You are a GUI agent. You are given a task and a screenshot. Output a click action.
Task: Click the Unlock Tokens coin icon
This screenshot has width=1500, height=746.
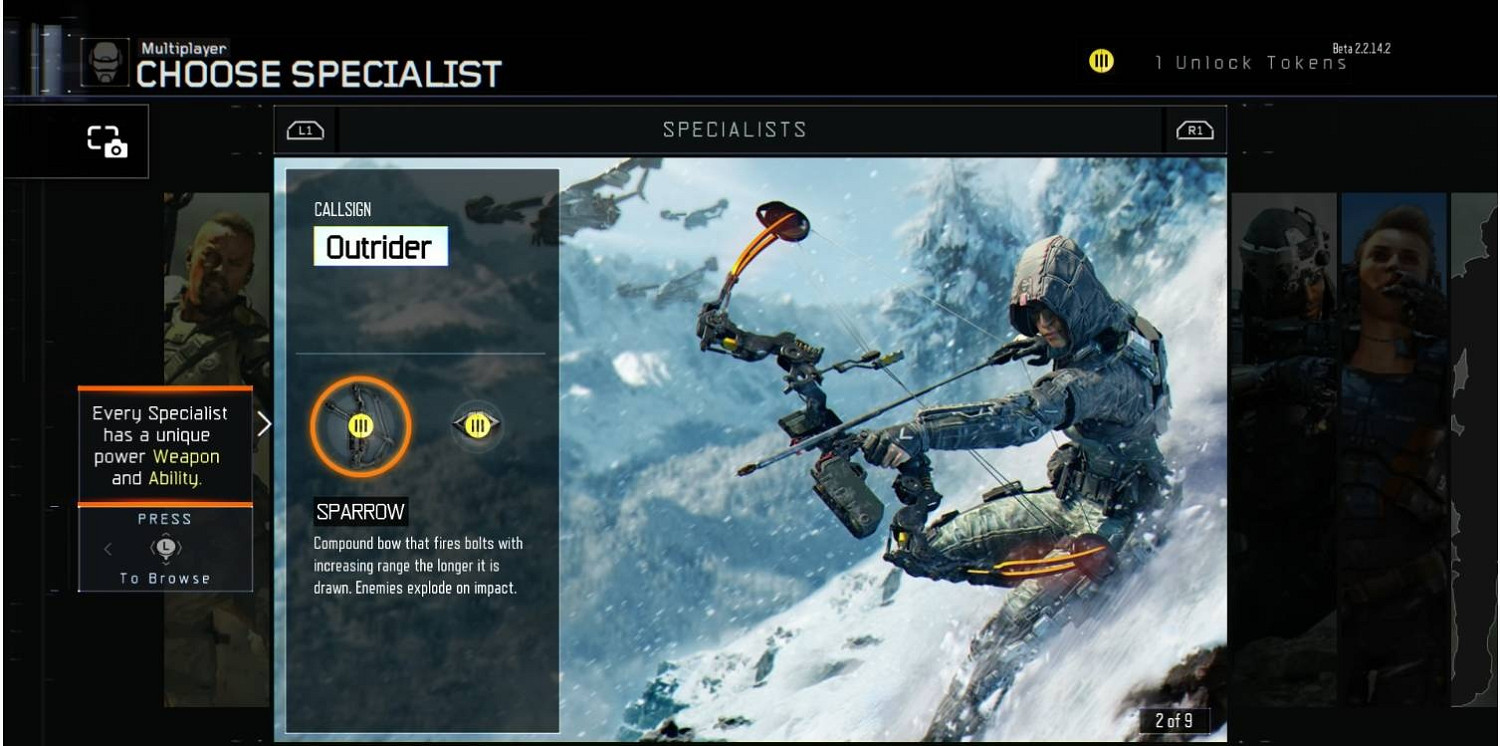point(1101,62)
